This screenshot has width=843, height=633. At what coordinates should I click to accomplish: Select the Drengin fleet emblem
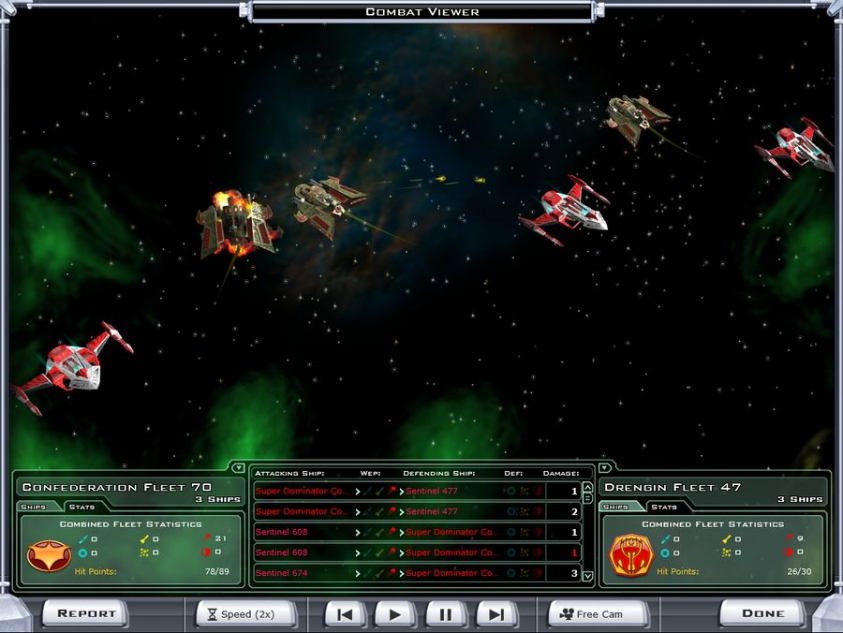click(x=631, y=555)
